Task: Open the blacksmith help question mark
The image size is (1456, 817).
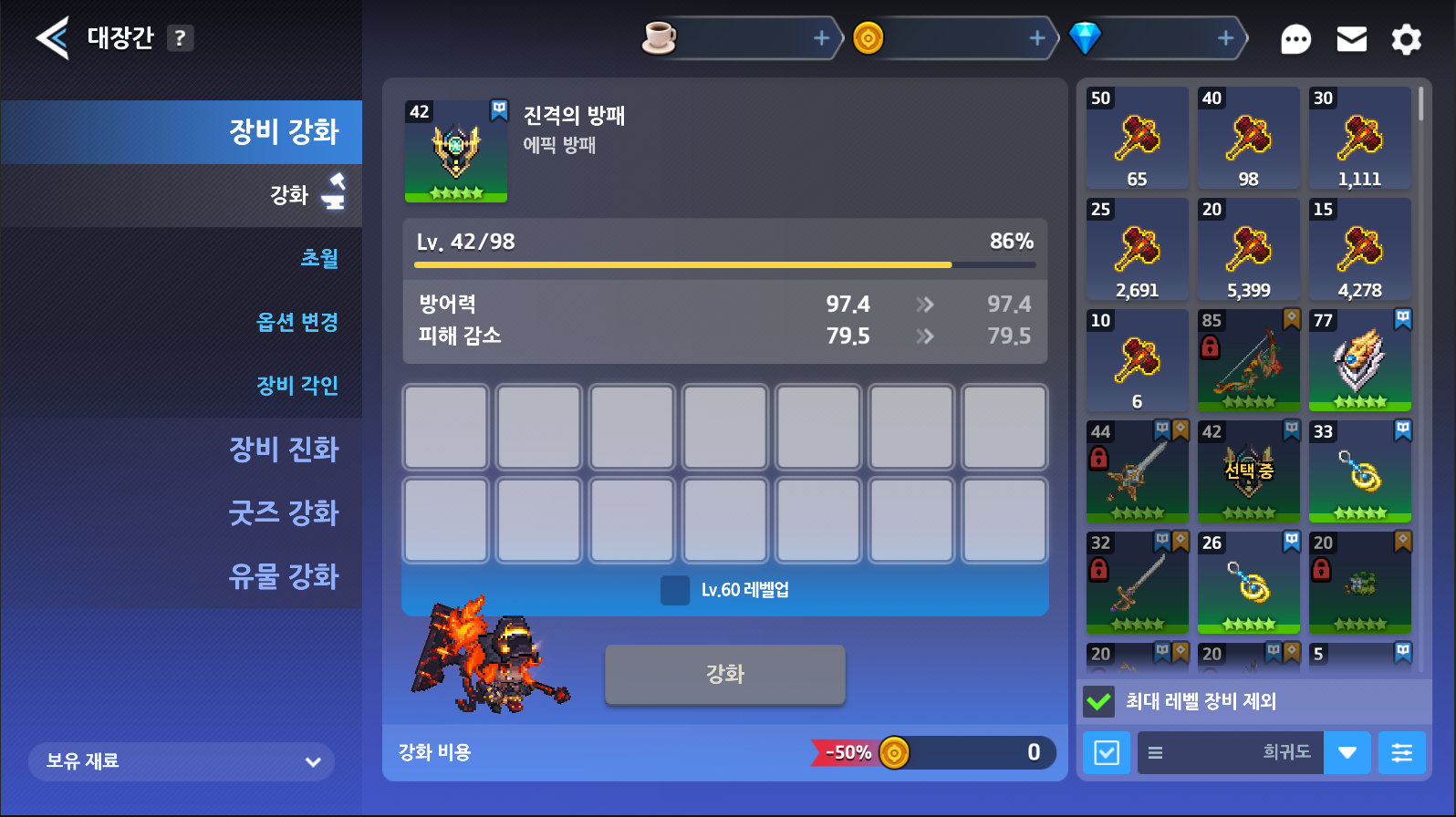Action: point(180,38)
